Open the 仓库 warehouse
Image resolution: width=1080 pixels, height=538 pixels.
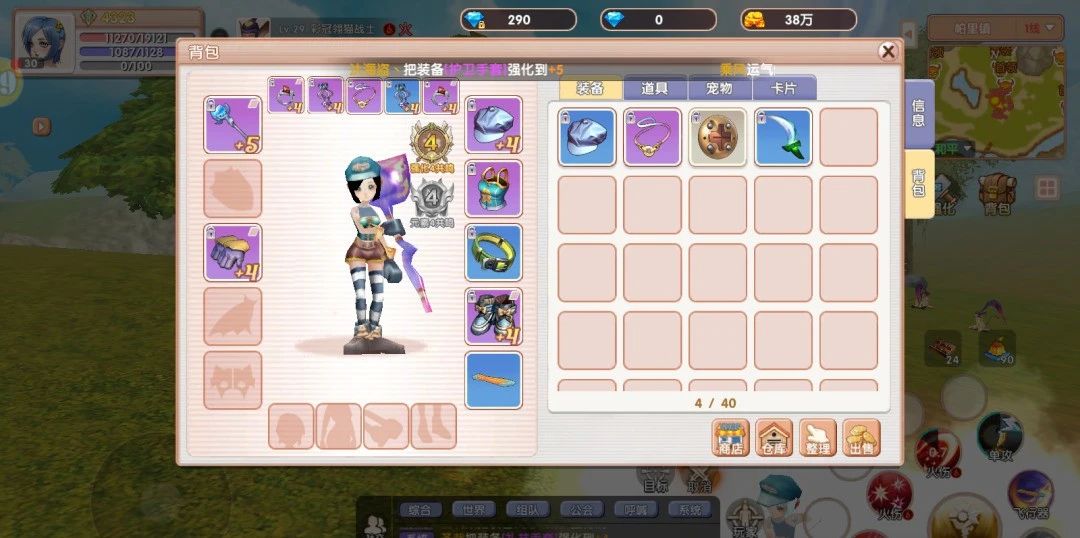pos(774,437)
